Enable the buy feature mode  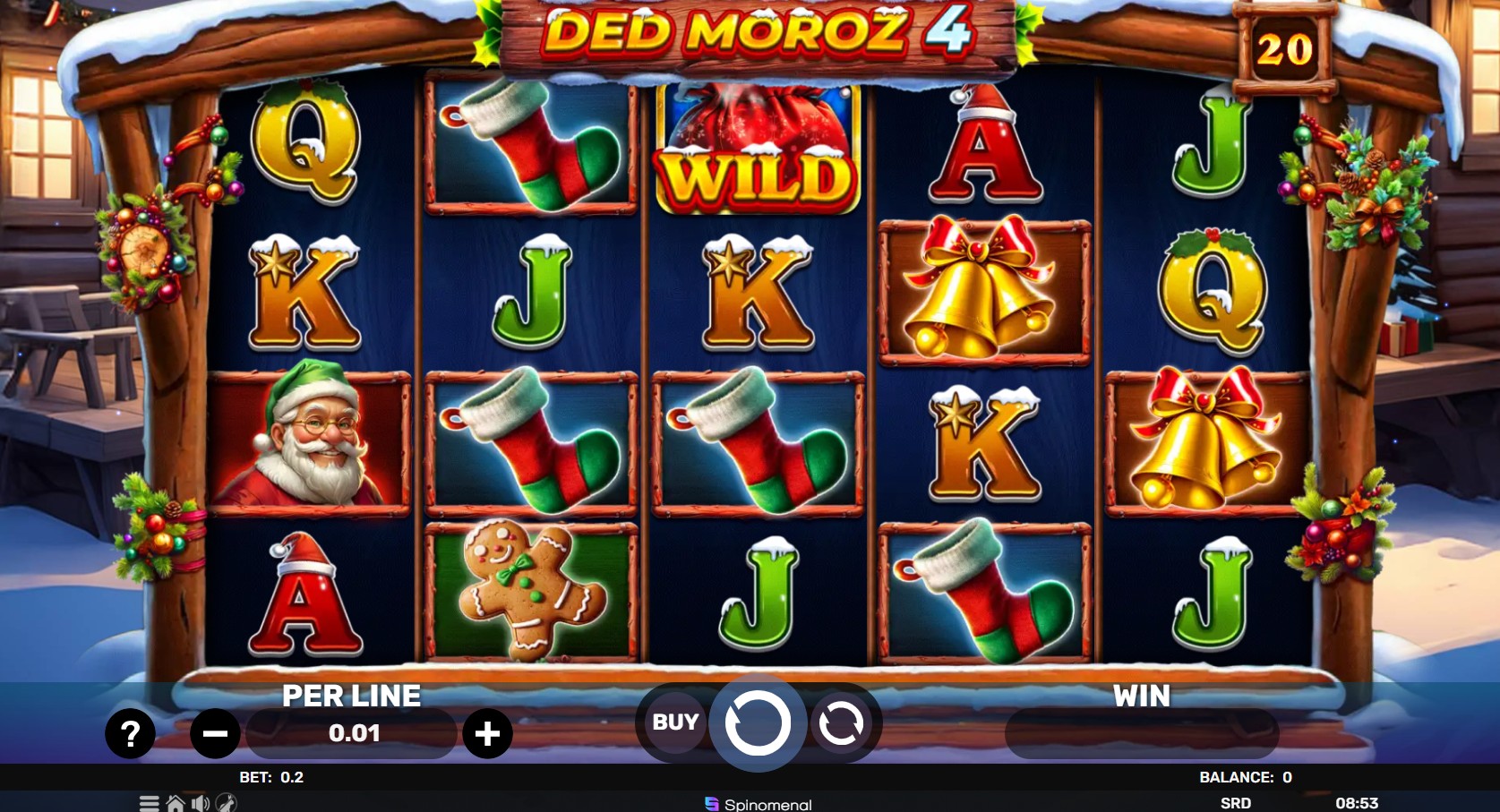click(673, 722)
